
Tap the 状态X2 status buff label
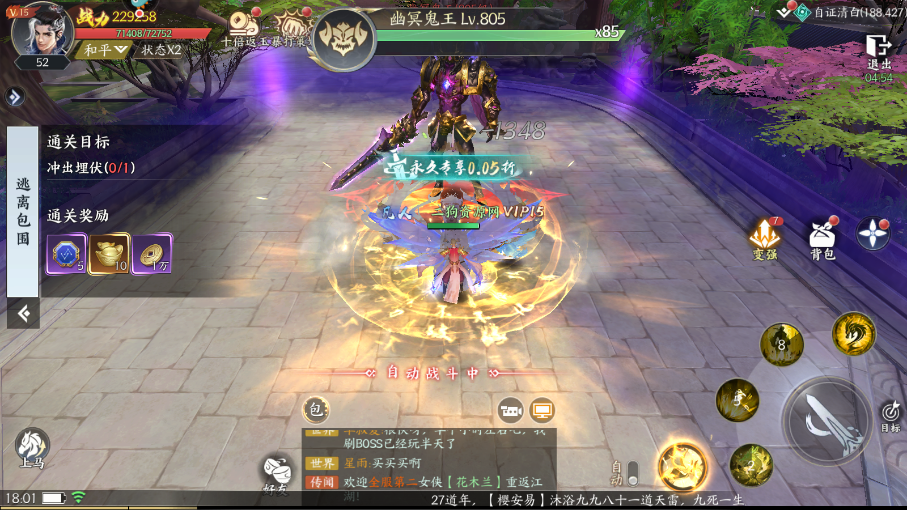pos(161,50)
